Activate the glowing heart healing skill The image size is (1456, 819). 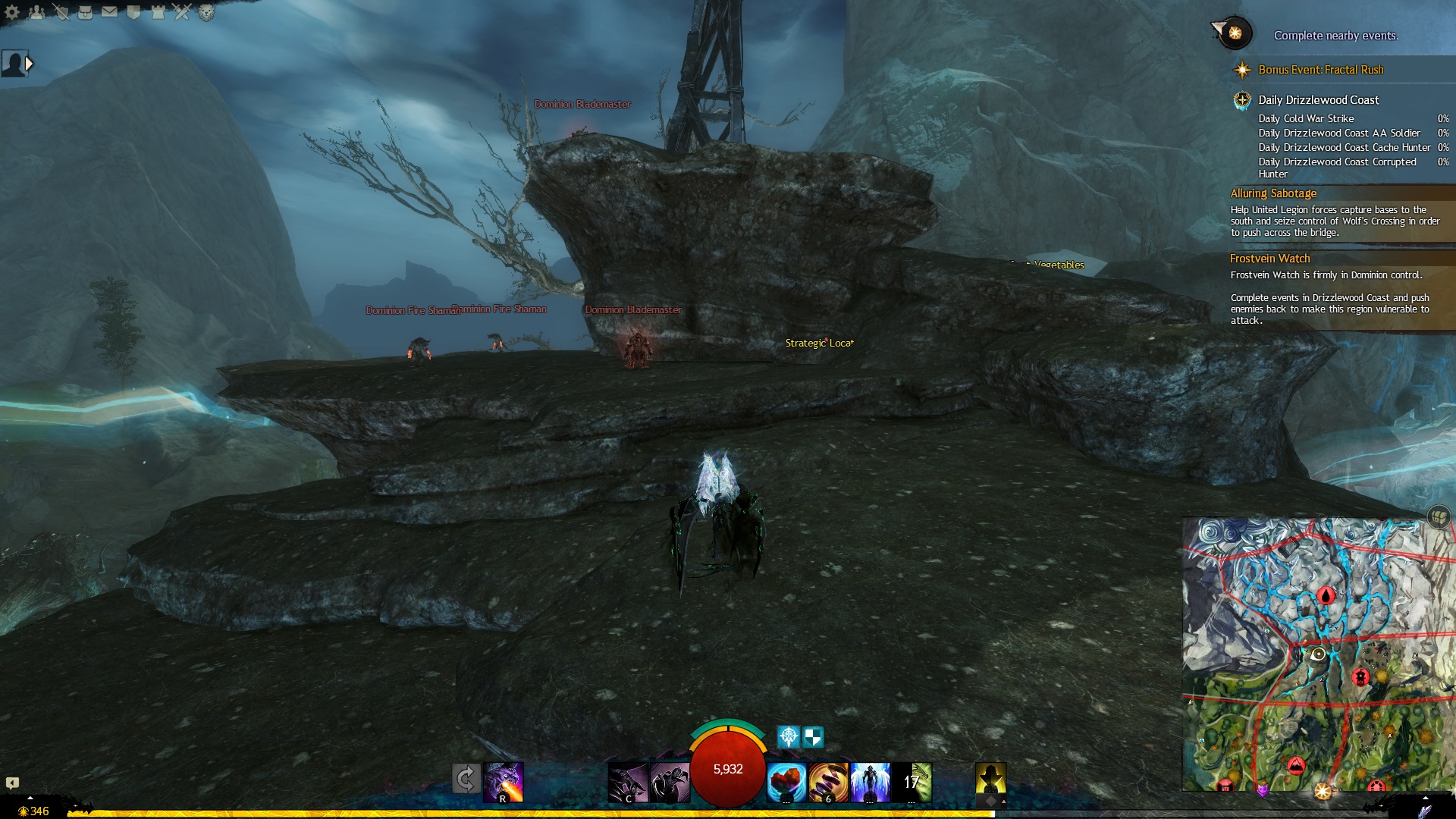tap(786, 783)
